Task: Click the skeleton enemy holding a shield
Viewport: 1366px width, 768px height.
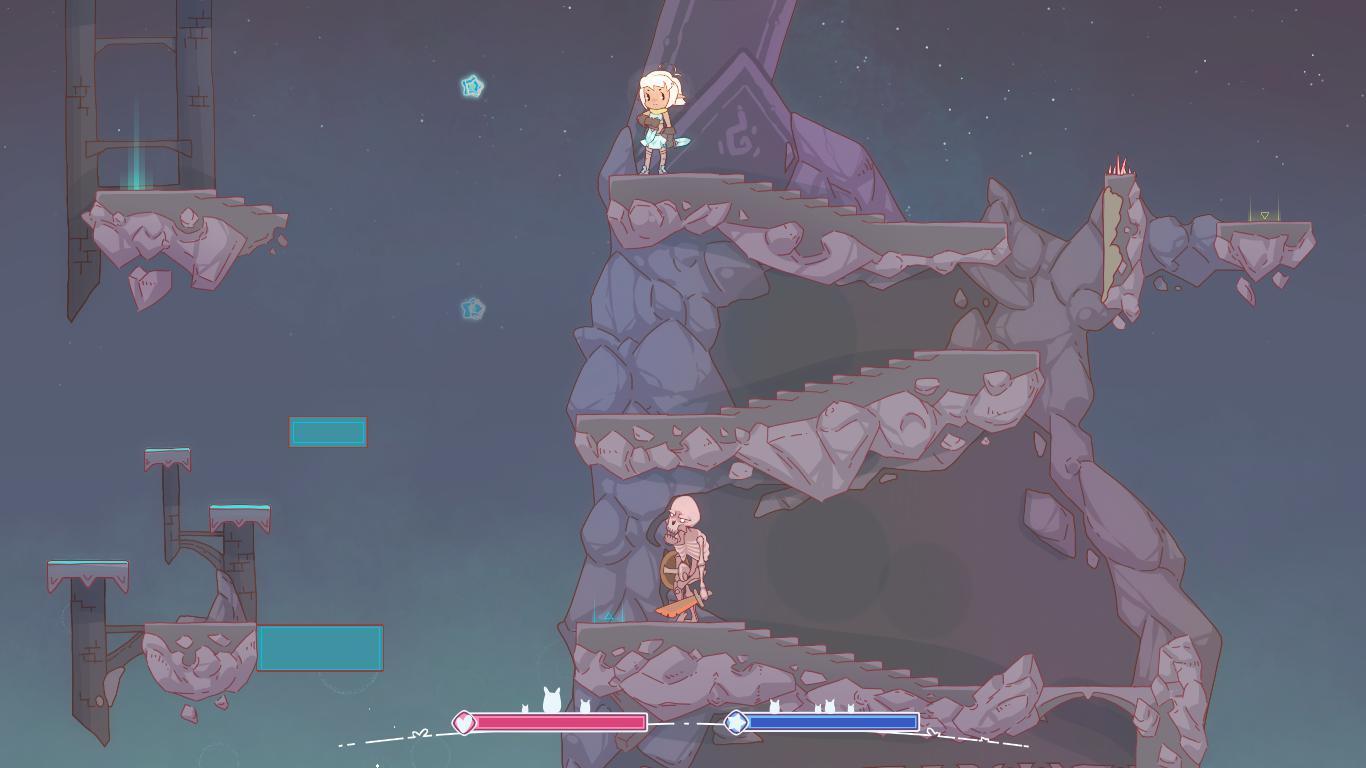Action: tap(685, 555)
